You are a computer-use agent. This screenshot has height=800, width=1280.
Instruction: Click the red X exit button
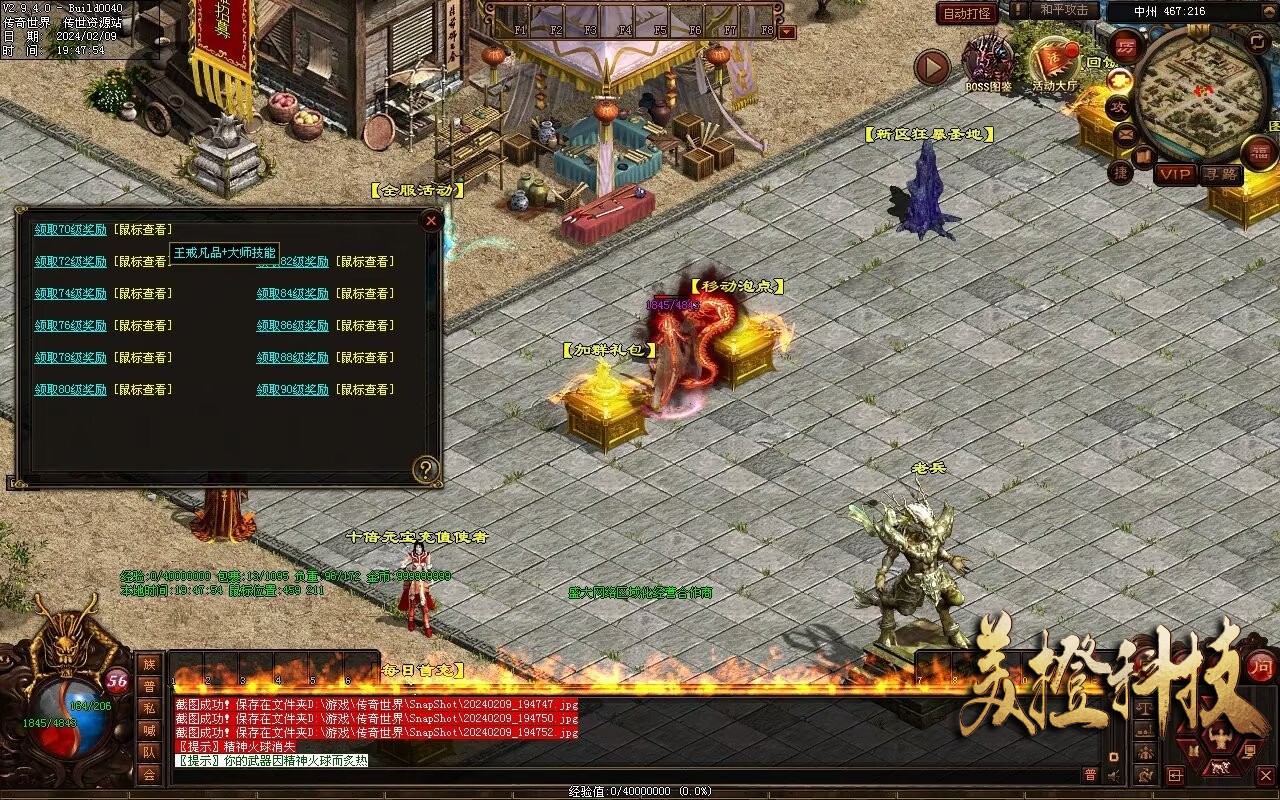1265,776
